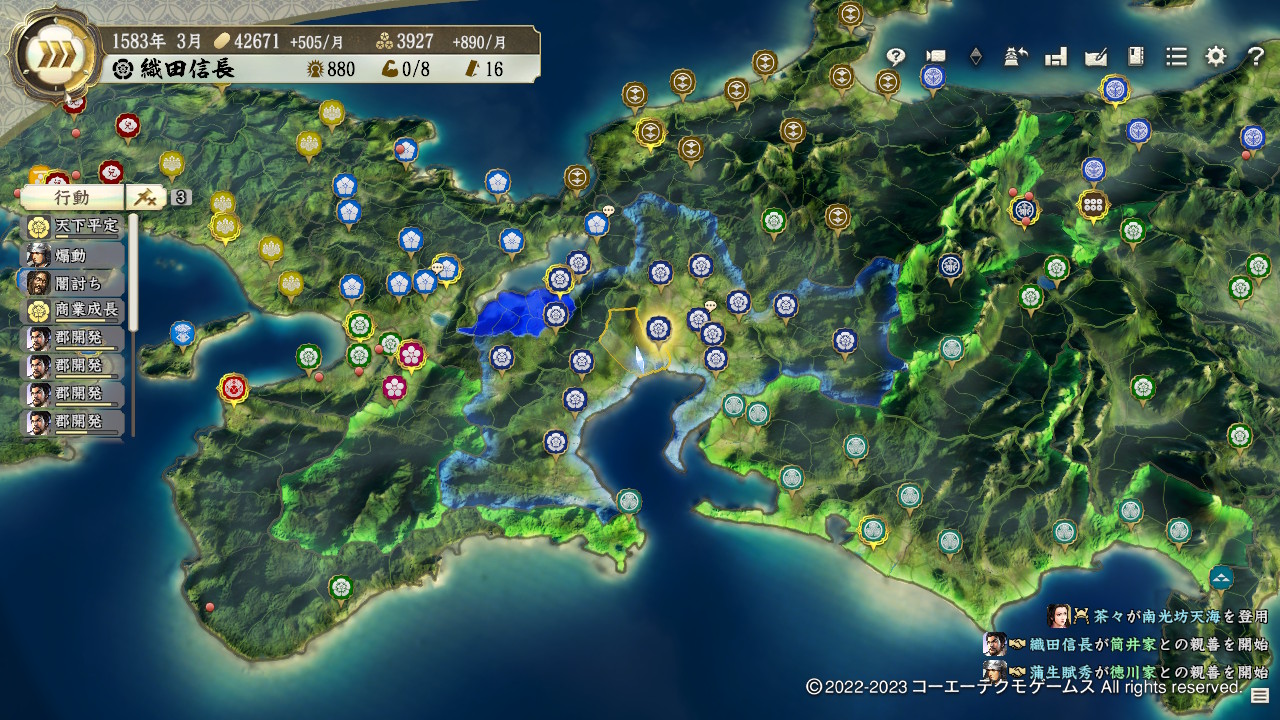Open the bar chart statistics icon
1280x720 pixels.
point(1056,57)
